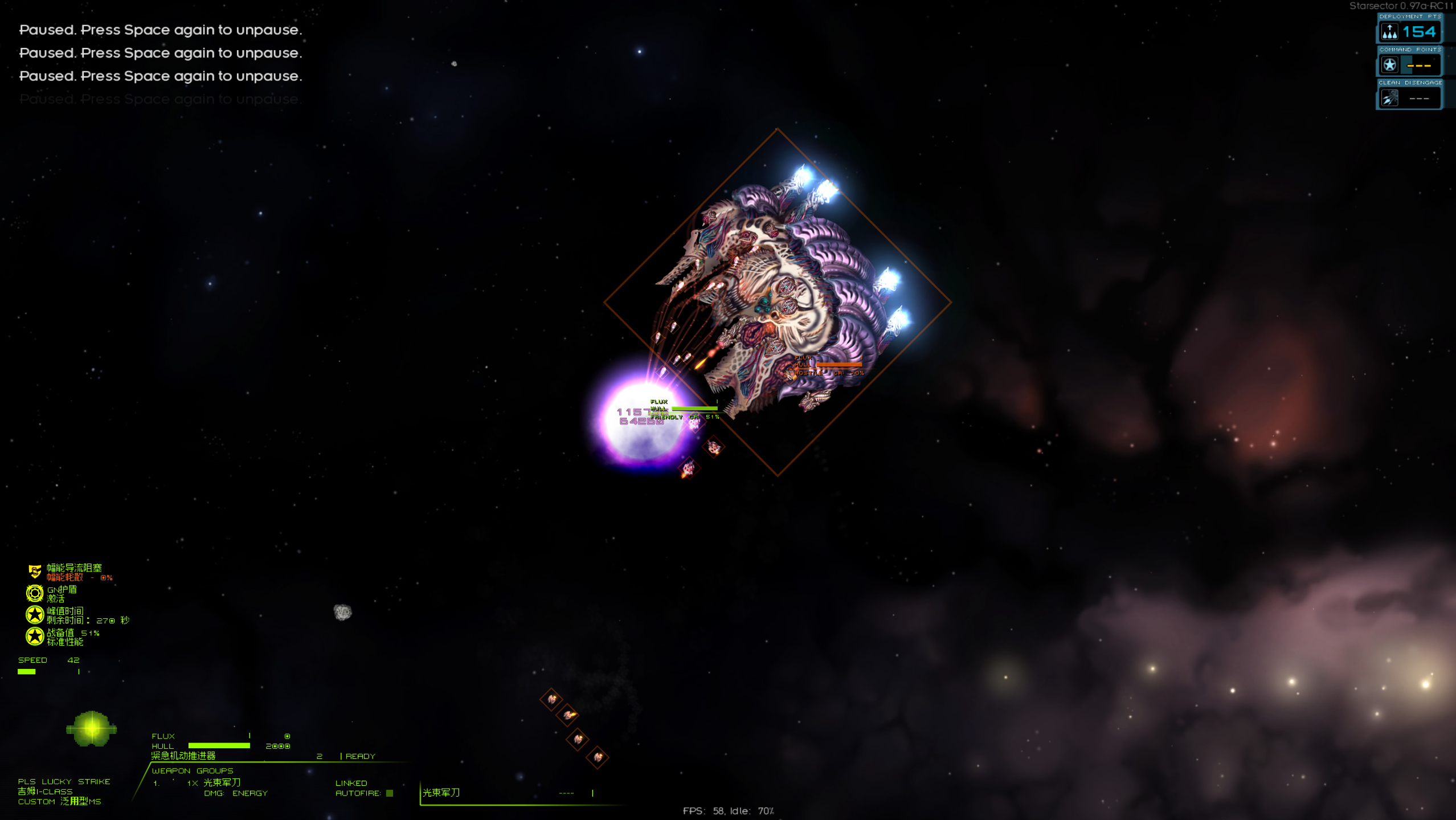
Task: Activate the 紧急机动推进器 ship system
Action: coord(183,756)
